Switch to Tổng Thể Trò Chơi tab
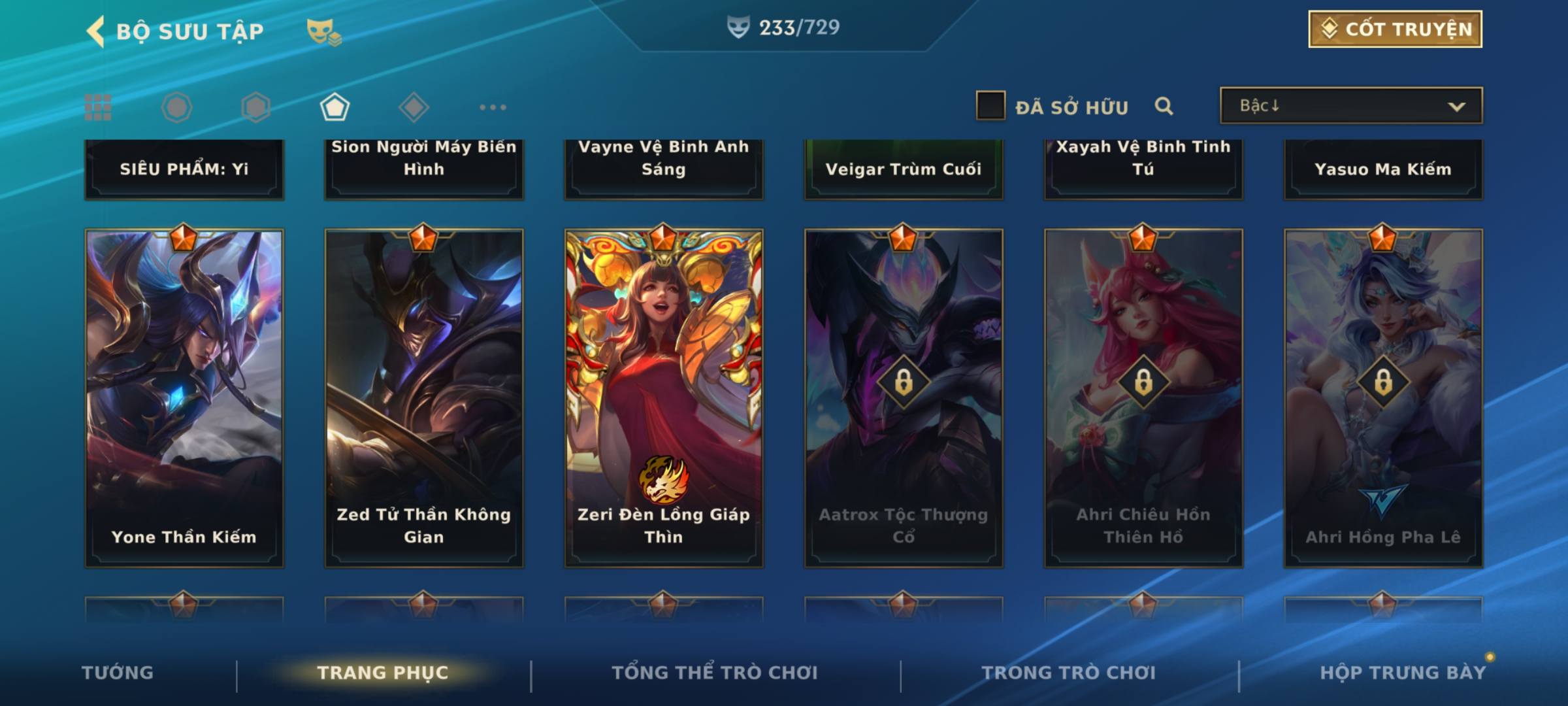The height and width of the screenshot is (706, 1568). coord(714,673)
